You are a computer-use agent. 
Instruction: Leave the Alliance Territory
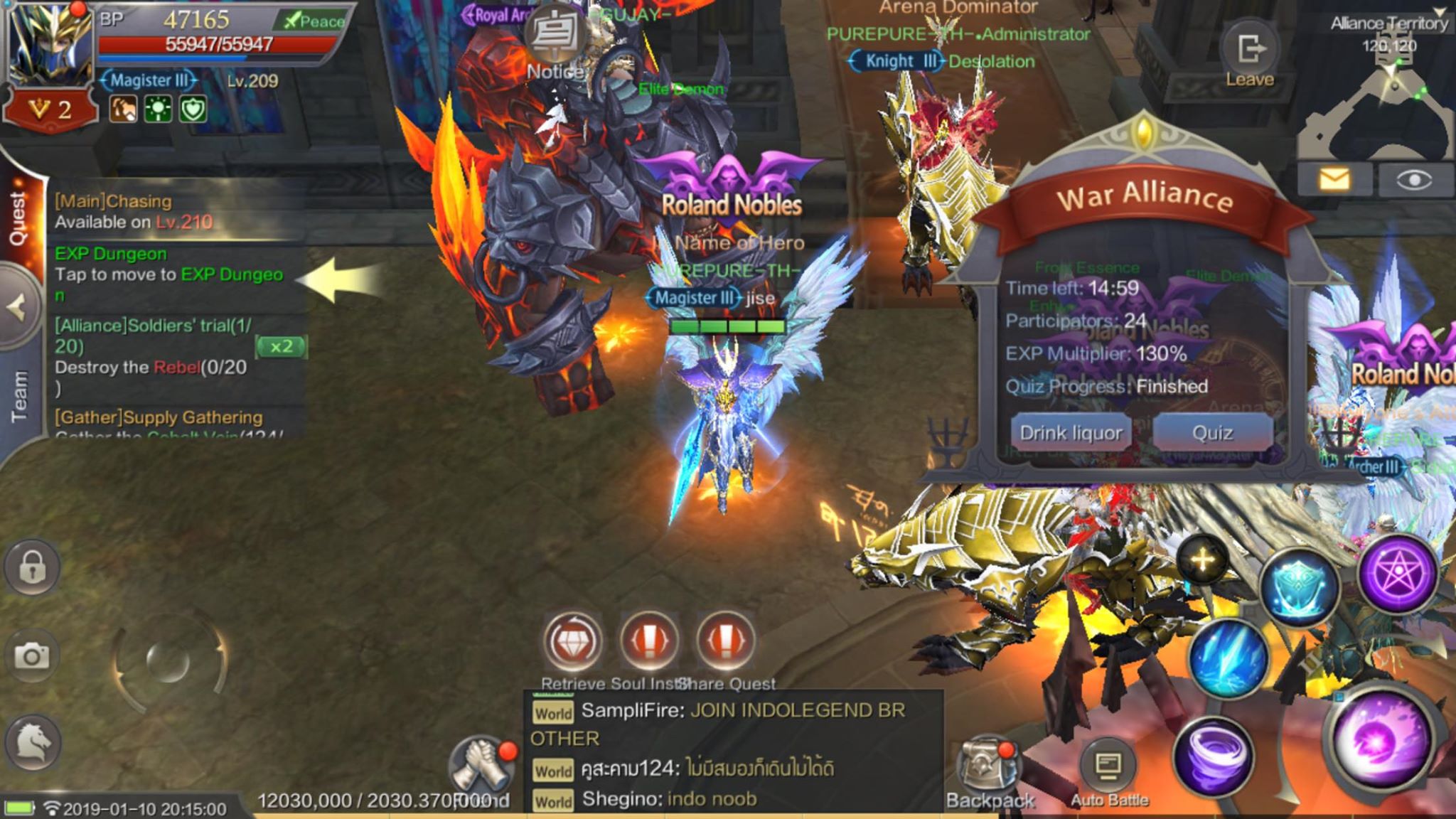tap(1249, 57)
